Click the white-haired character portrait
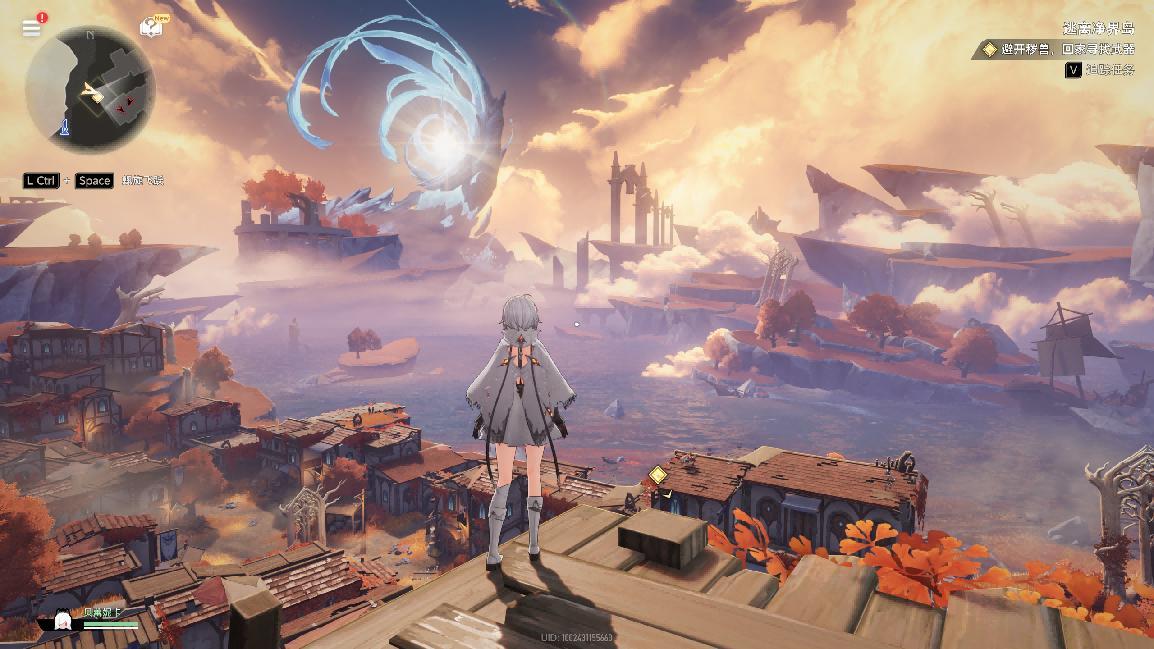 point(61,622)
